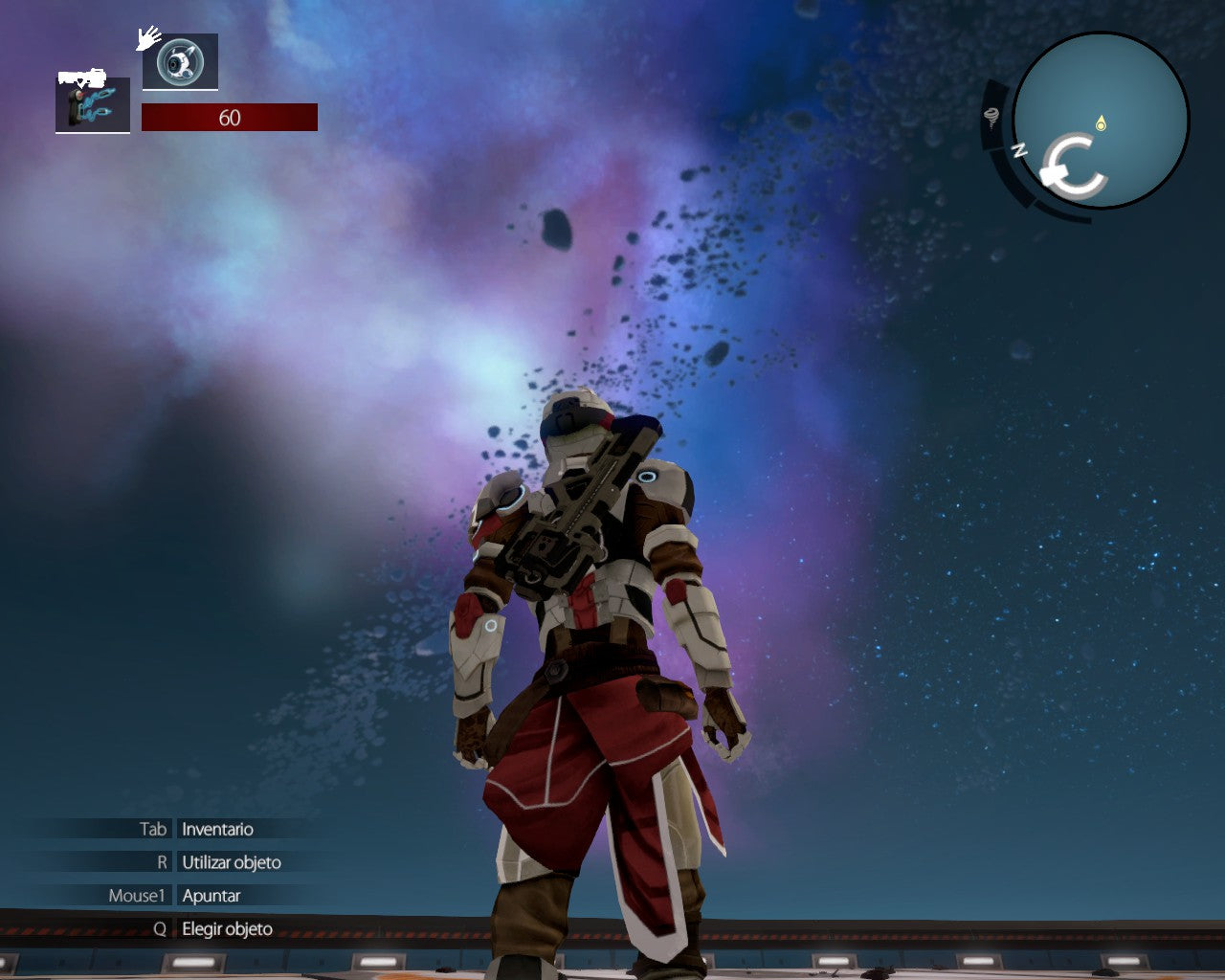Image resolution: width=1225 pixels, height=980 pixels.
Task: Click the yellow player marker on the minimap
Action: tap(1101, 123)
